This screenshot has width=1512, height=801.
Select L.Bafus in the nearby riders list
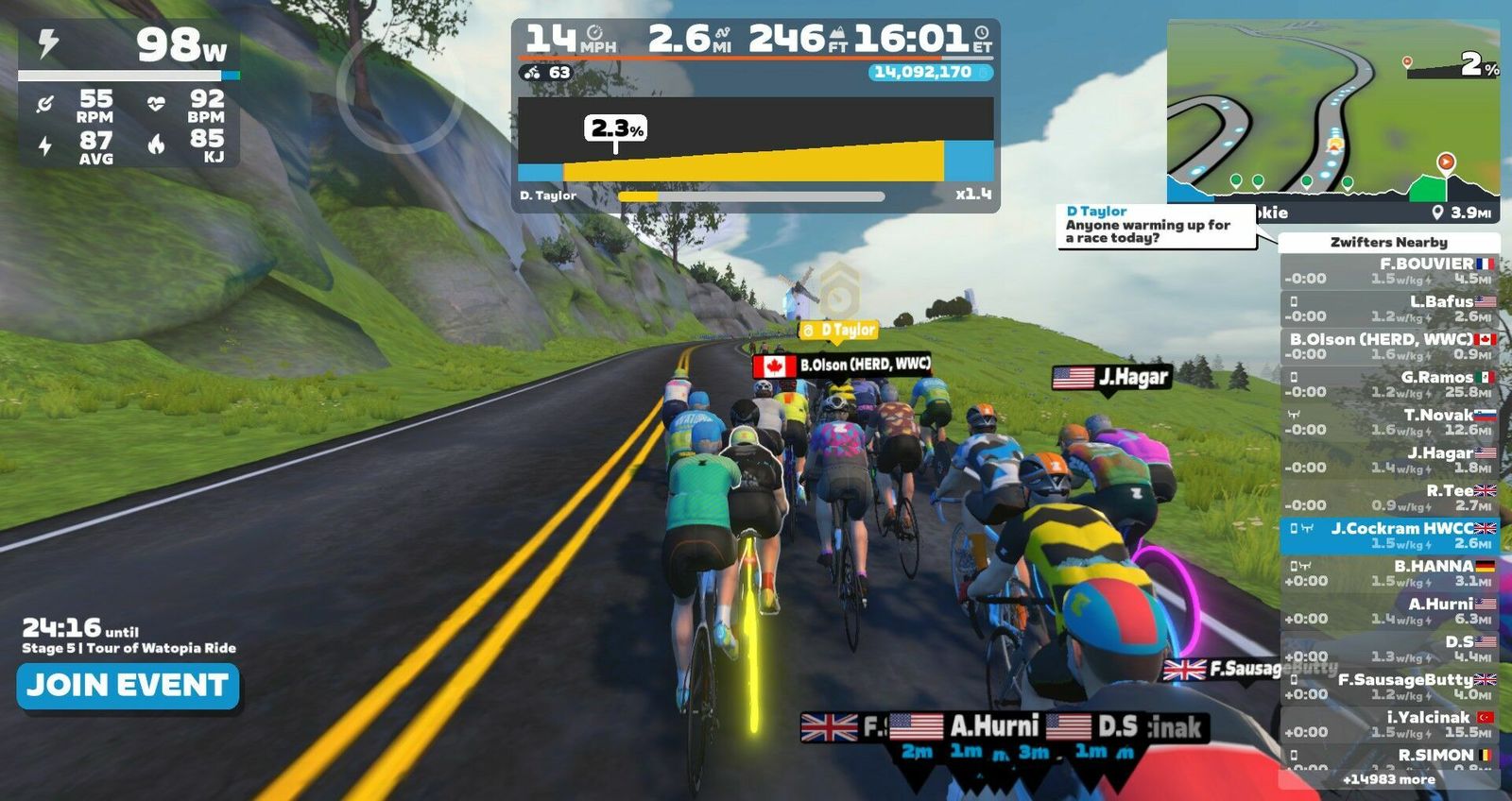tap(1389, 309)
